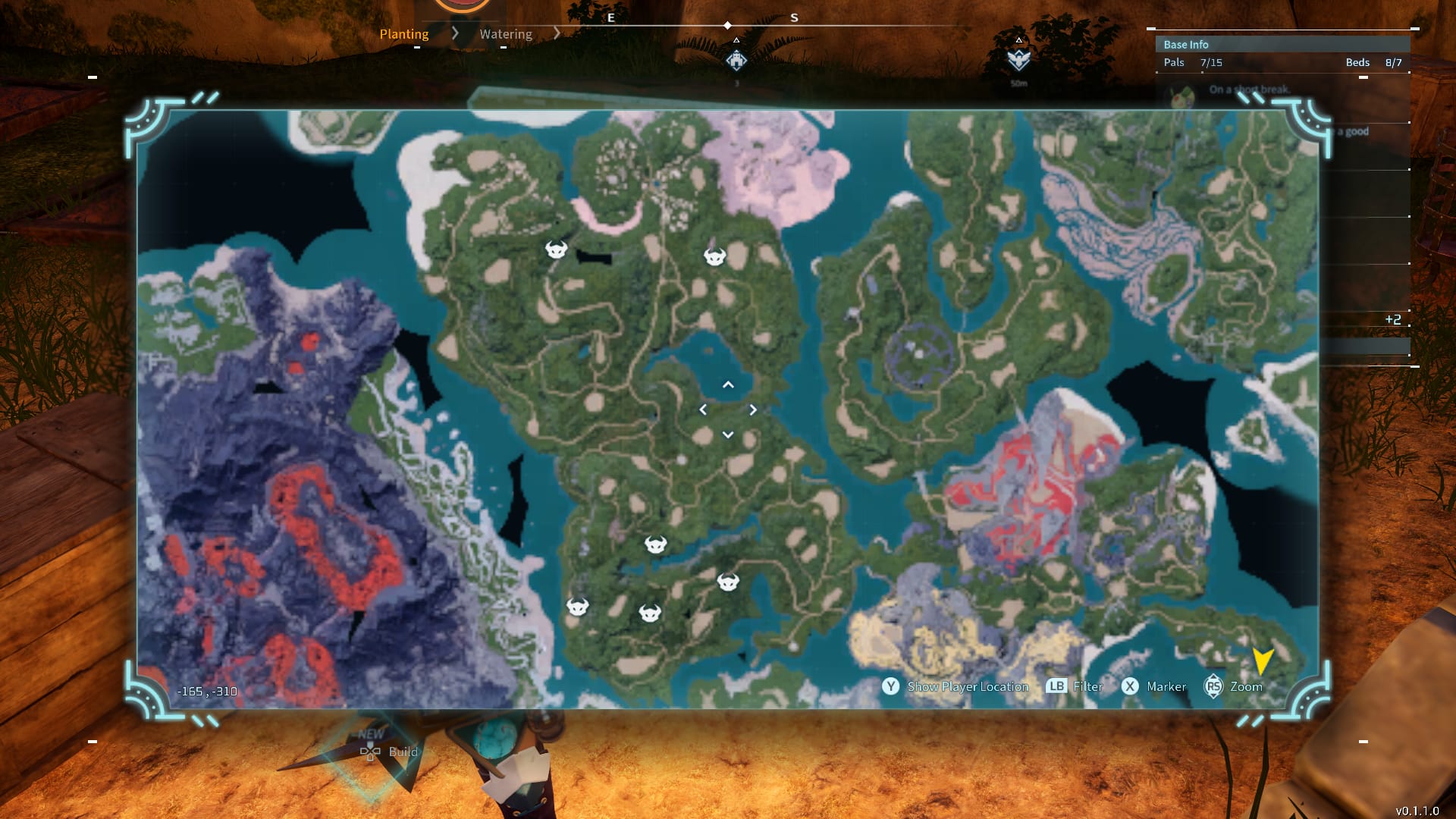Click the RS Zoom stick icon
The height and width of the screenshot is (819, 1456).
1214,686
